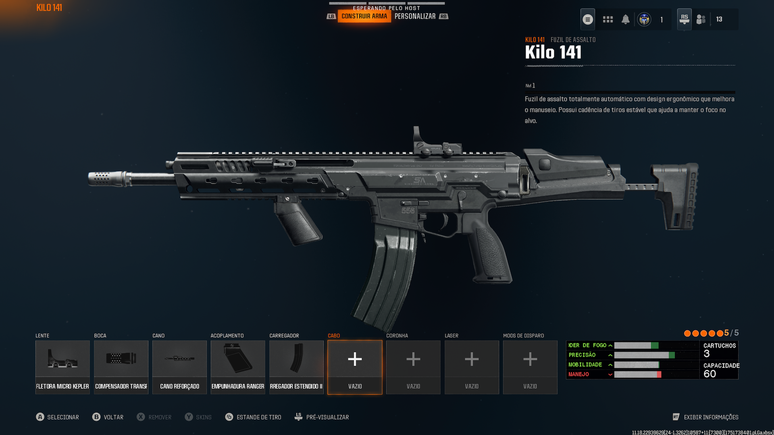This screenshot has width=774, height=435.
Task: Select the Empunhadura Ranger underbarrel slot
Action: pyautogui.click(x=238, y=366)
